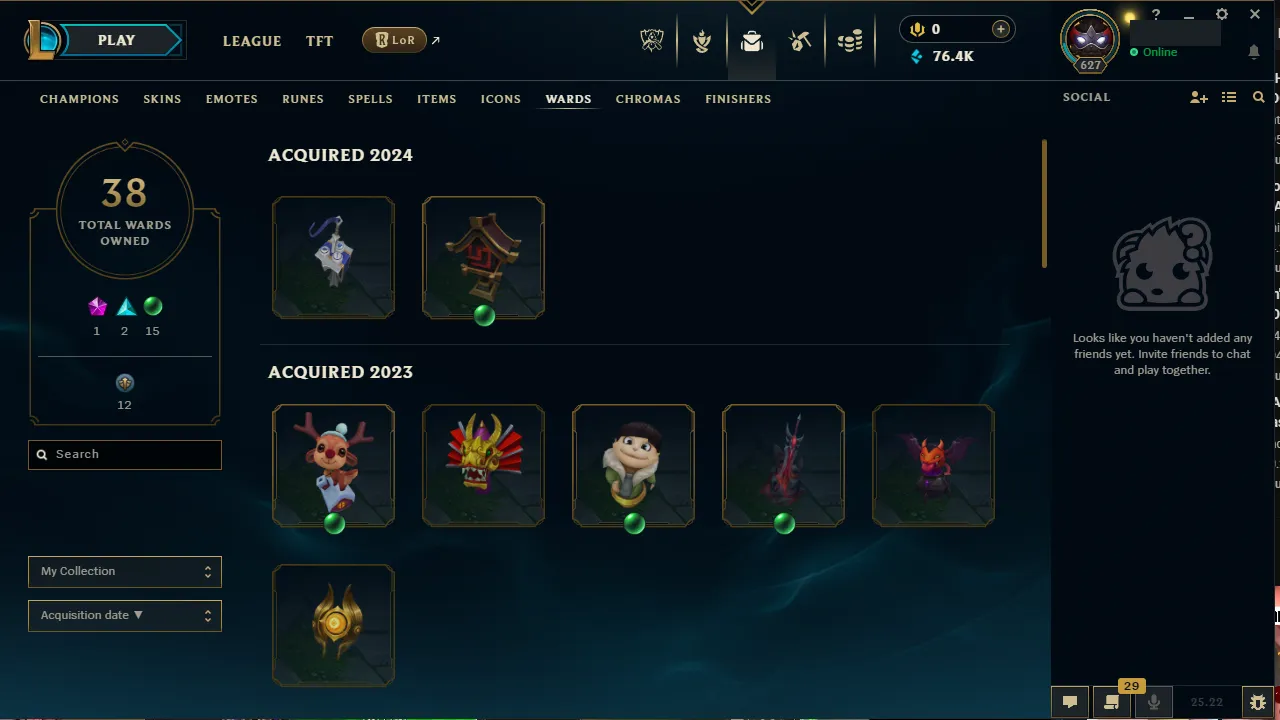Viewport: 1280px width, 720px height.
Task: Open the Clash tournament icon
Action: tap(702, 41)
